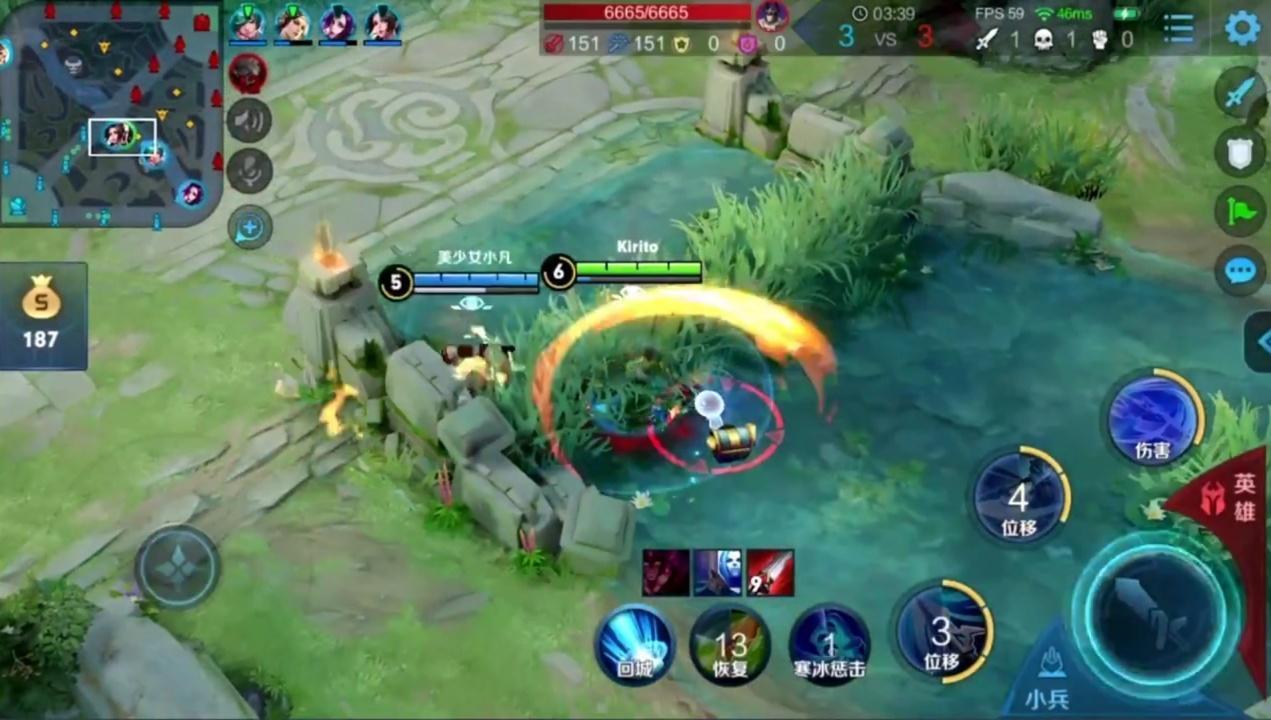
Task: Toggle the speaker voice output button
Action: click(249, 121)
